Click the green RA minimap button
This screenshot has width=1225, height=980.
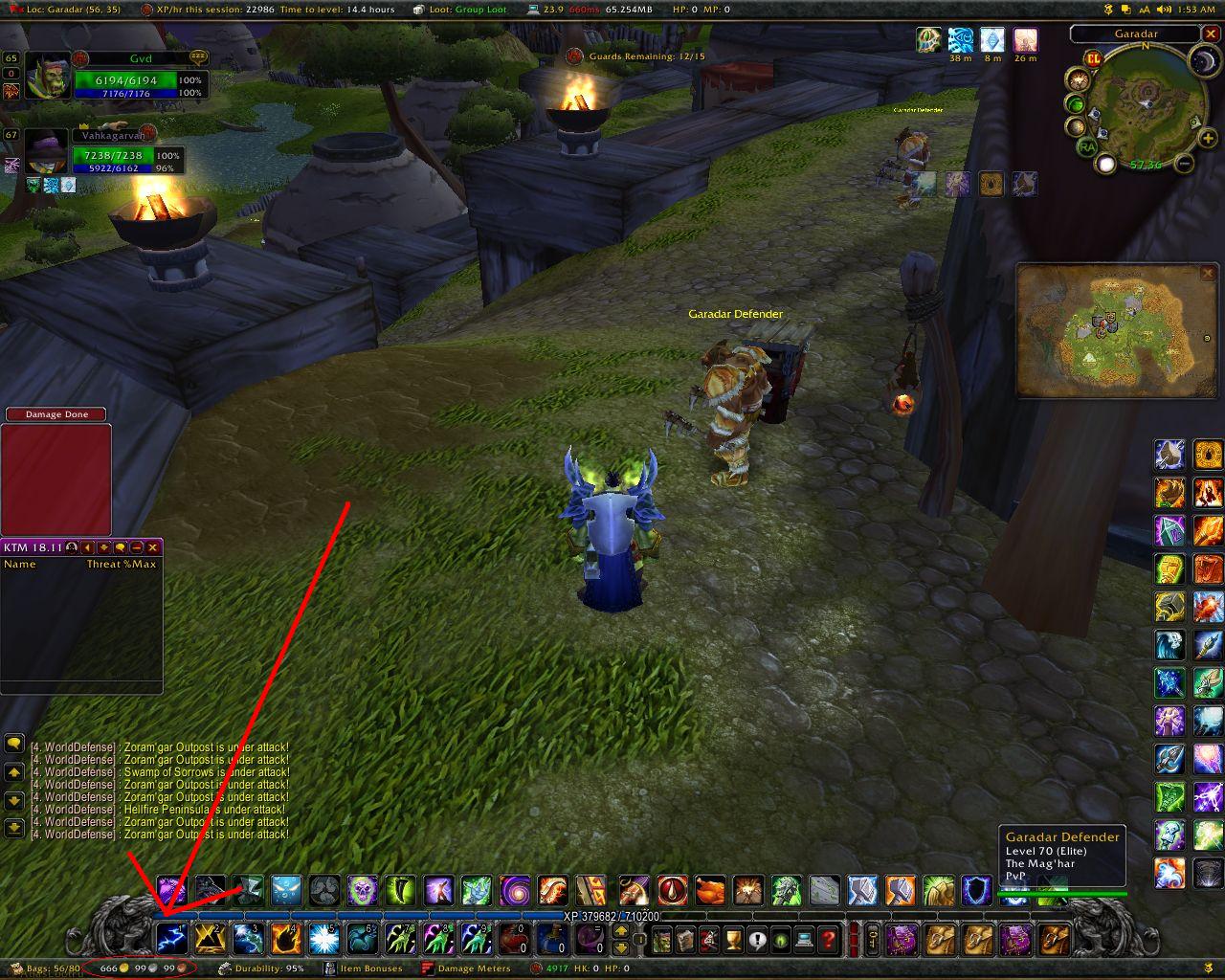pyautogui.click(x=1086, y=146)
